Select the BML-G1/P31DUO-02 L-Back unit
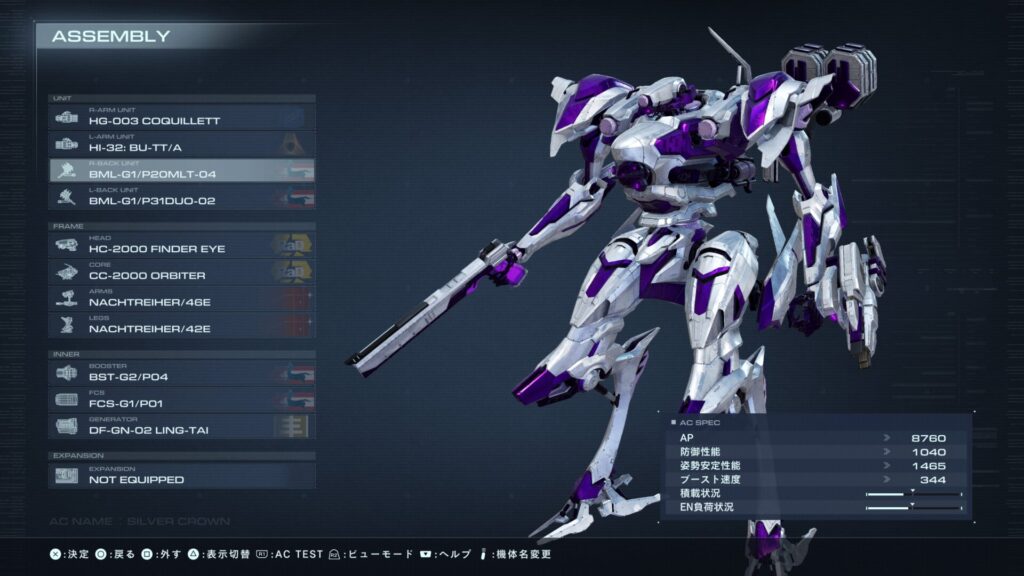The width and height of the screenshot is (1024, 576). [182, 198]
